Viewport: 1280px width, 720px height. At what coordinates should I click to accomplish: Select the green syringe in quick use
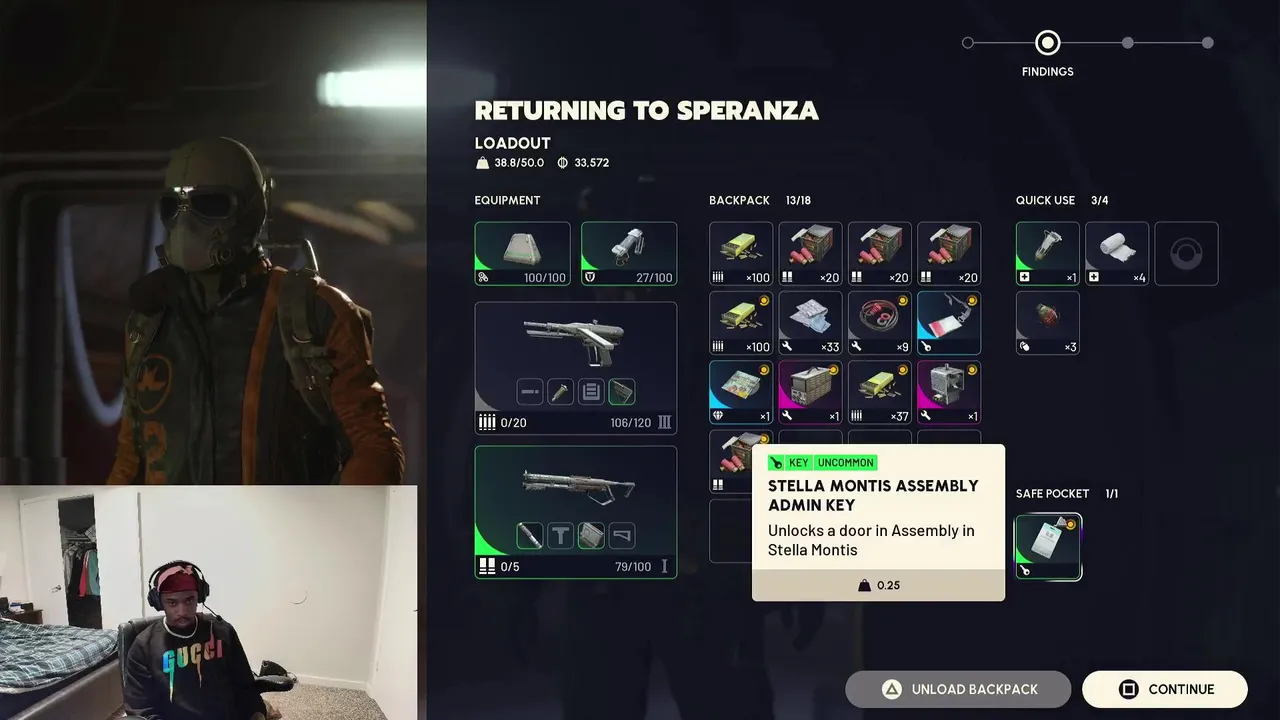1048,254
